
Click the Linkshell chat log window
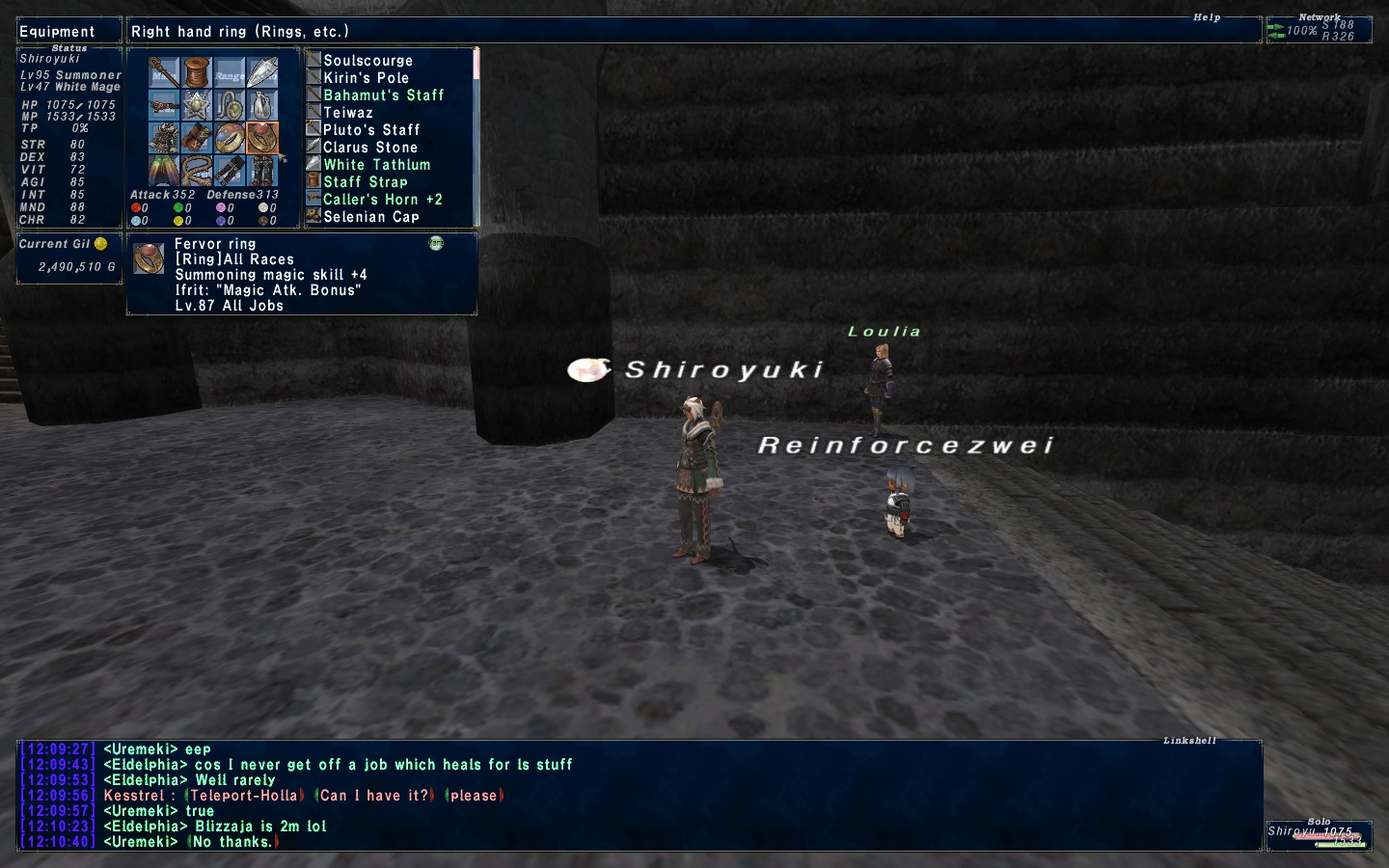click(x=637, y=796)
